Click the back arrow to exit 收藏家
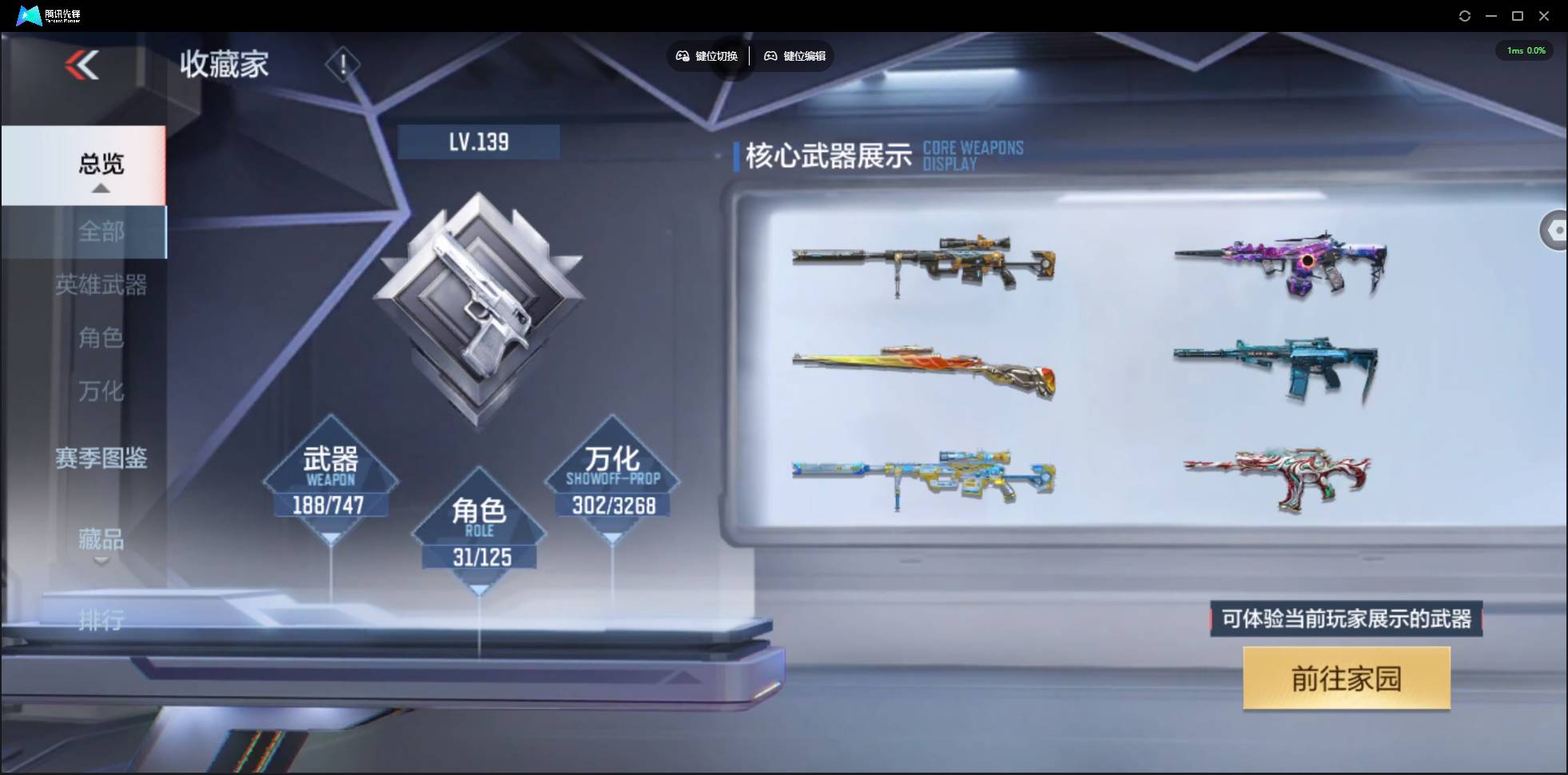The image size is (1568, 775). click(x=82, y=66)
